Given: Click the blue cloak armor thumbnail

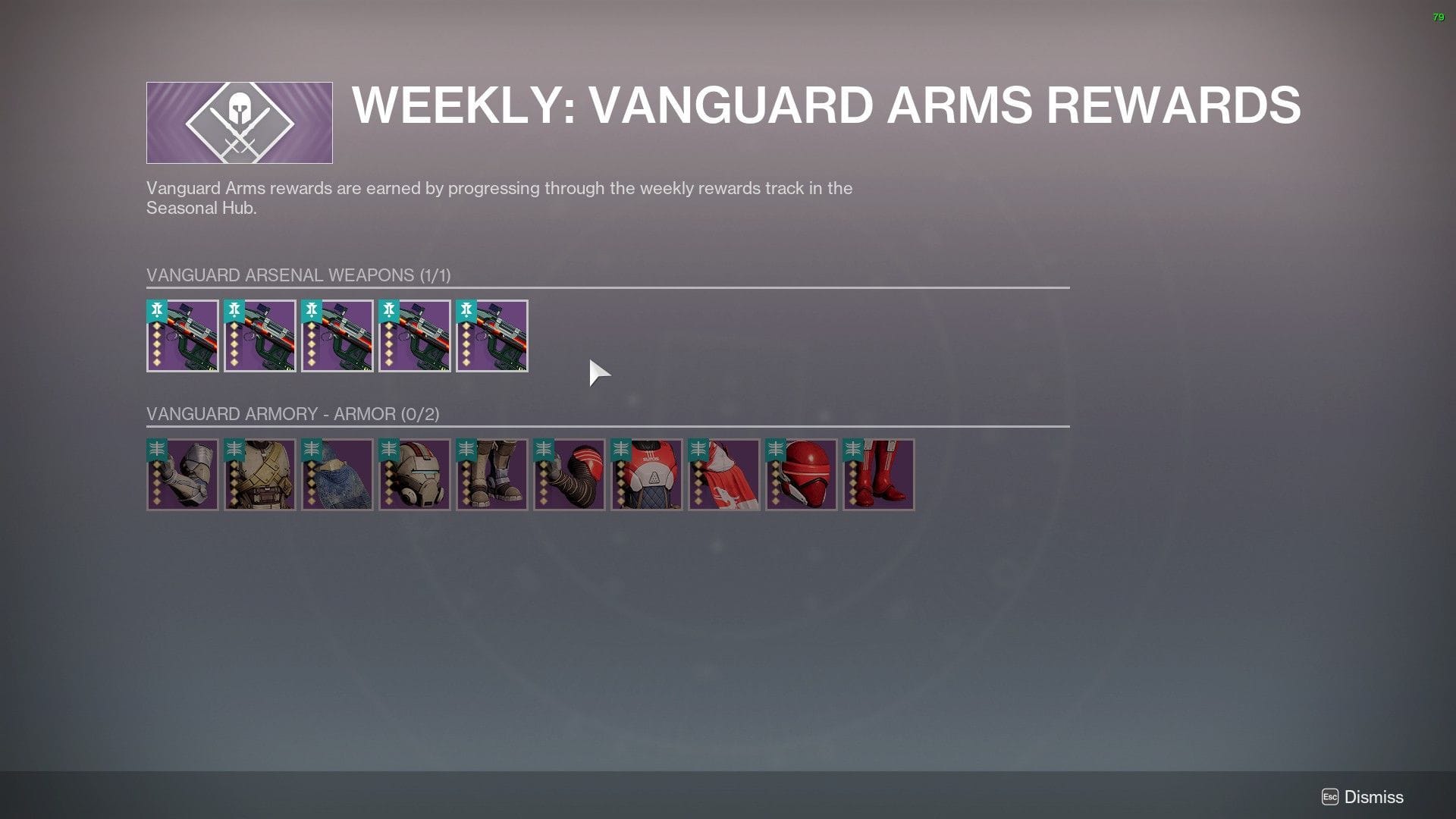Looking at the screenshot, I should pyautogui.click(x=337, y=474).
